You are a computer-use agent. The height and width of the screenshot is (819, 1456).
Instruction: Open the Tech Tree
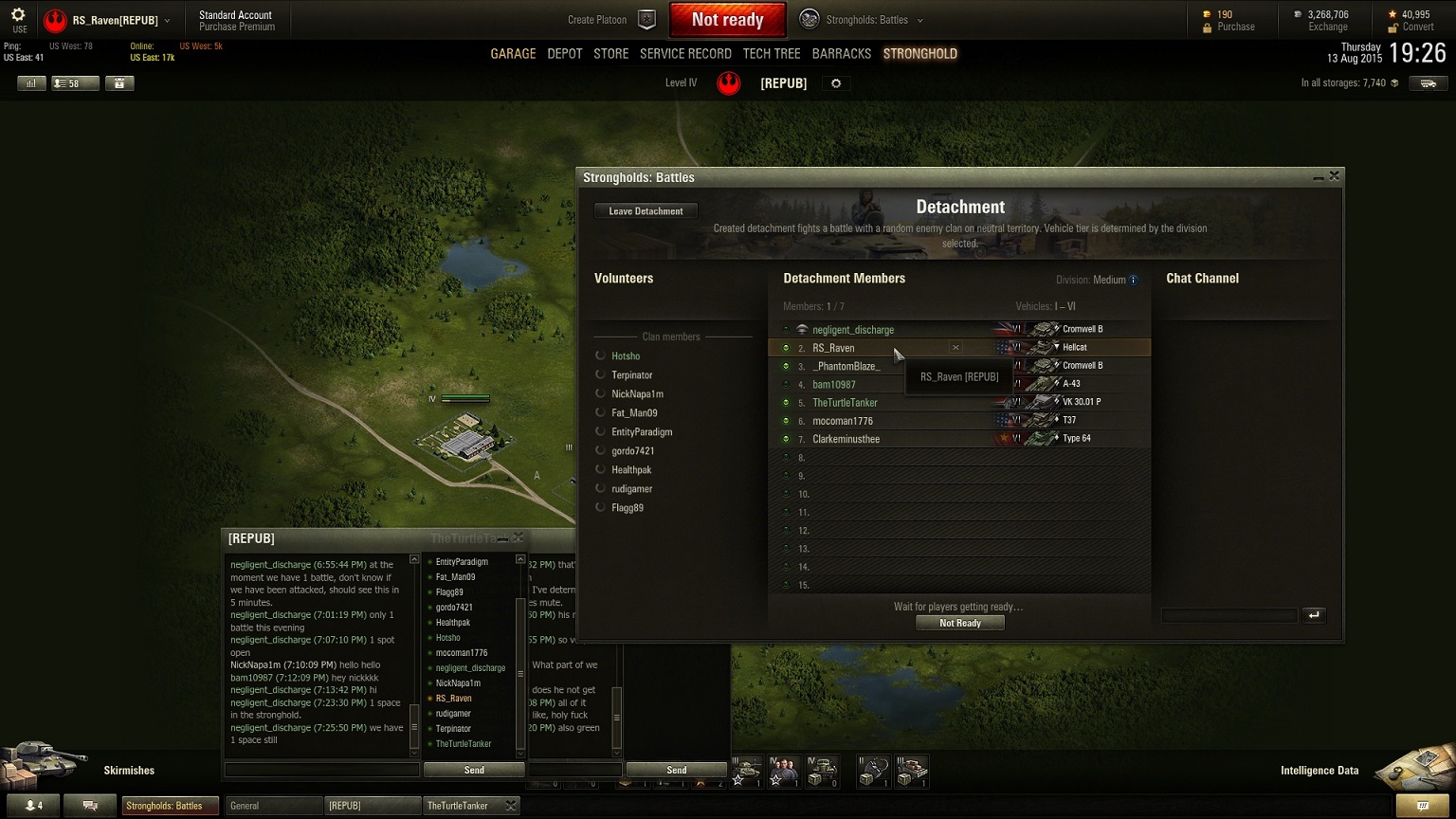(x=772, y=54)
